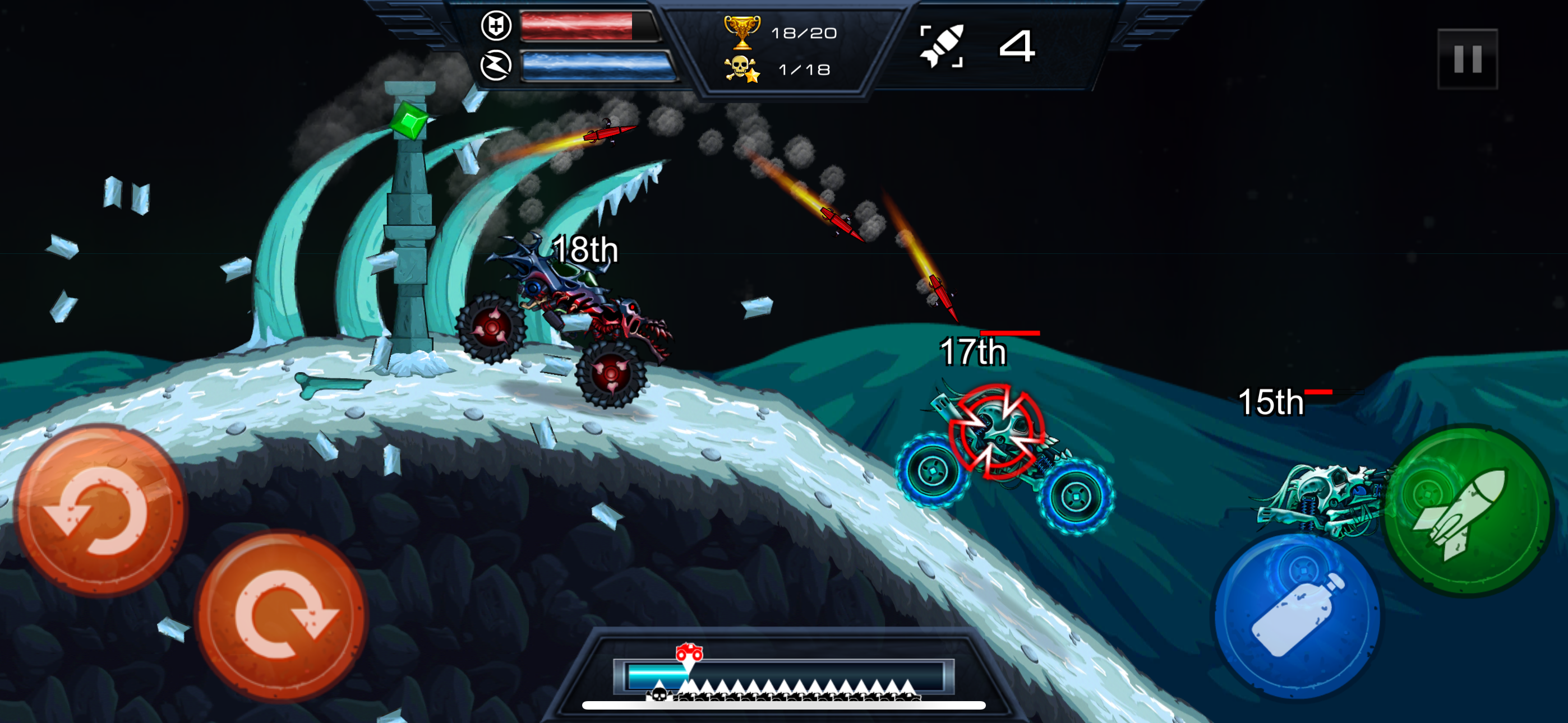The width and height of the screenshot is (1568, 723).
Task: Click the red health bar
Action: tap(578, 27)
